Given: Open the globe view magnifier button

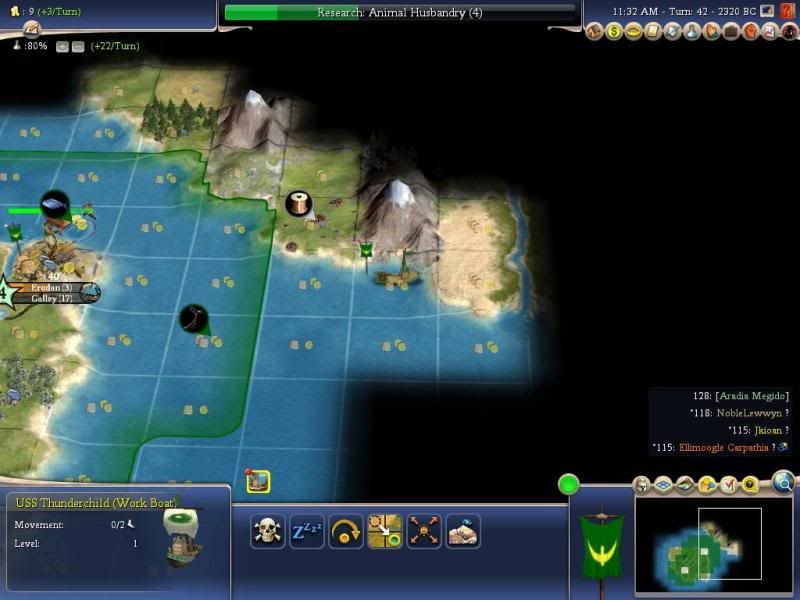Looking at the screenshot, I should click(783, 485).
